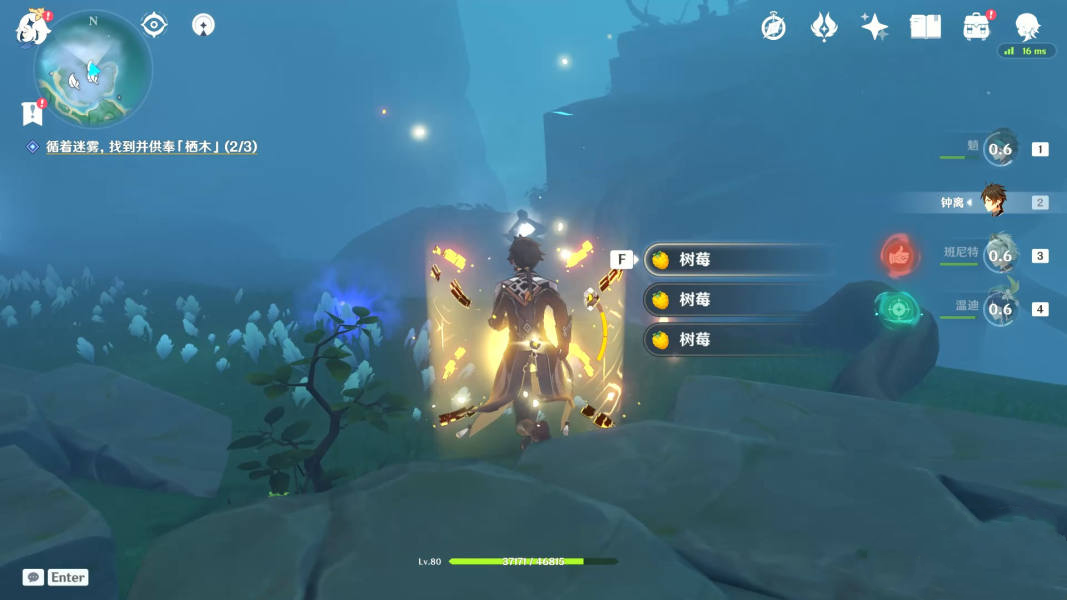This screenshot has height=600, width=1067.
Task: Click the eye-shaped compass icon beside the minimap
Action: (x=154, y=24)
